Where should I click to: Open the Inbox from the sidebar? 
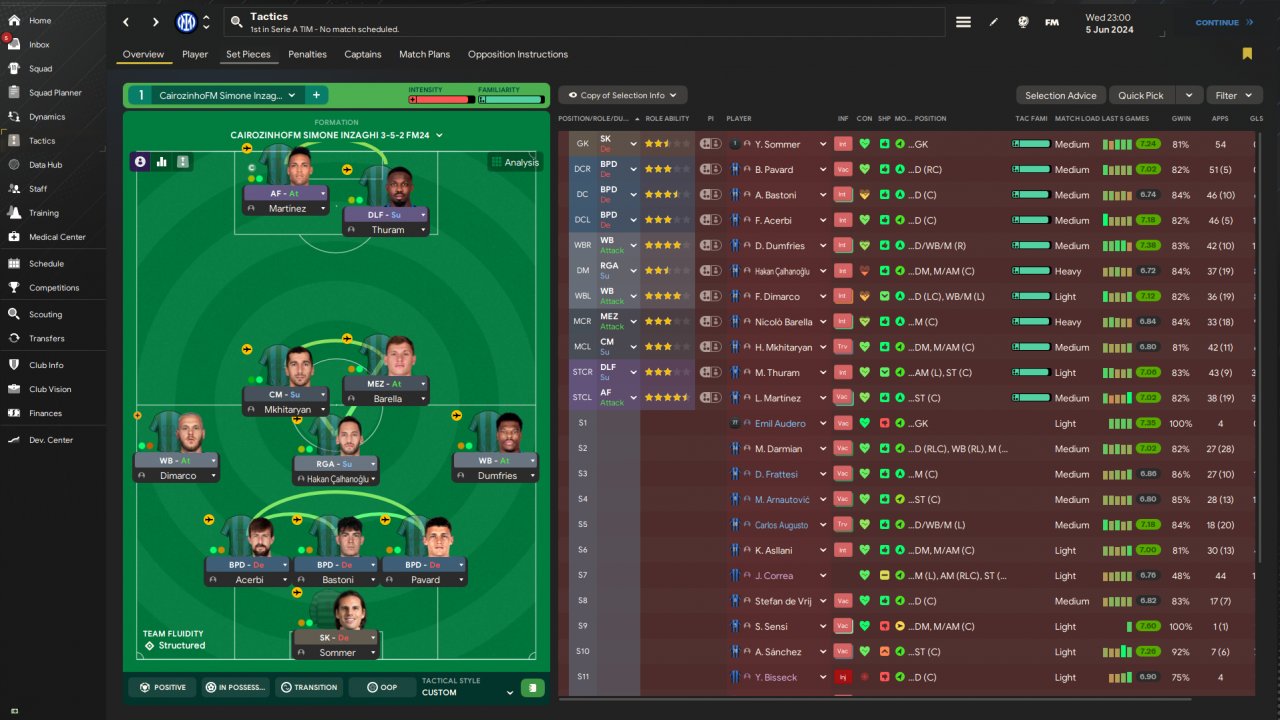[39, 45]
